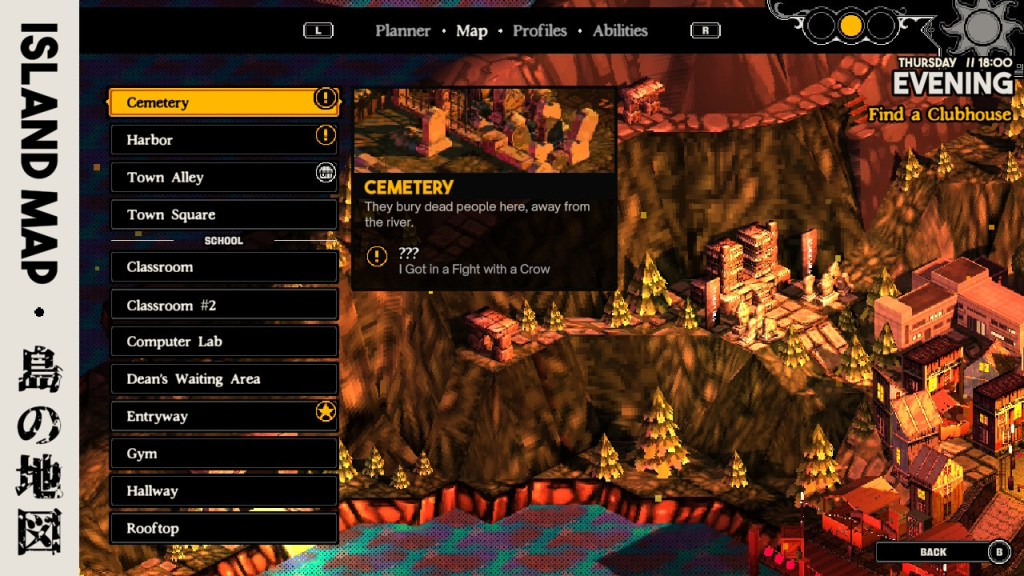Select the Entryway location

(x=222, y=416)
